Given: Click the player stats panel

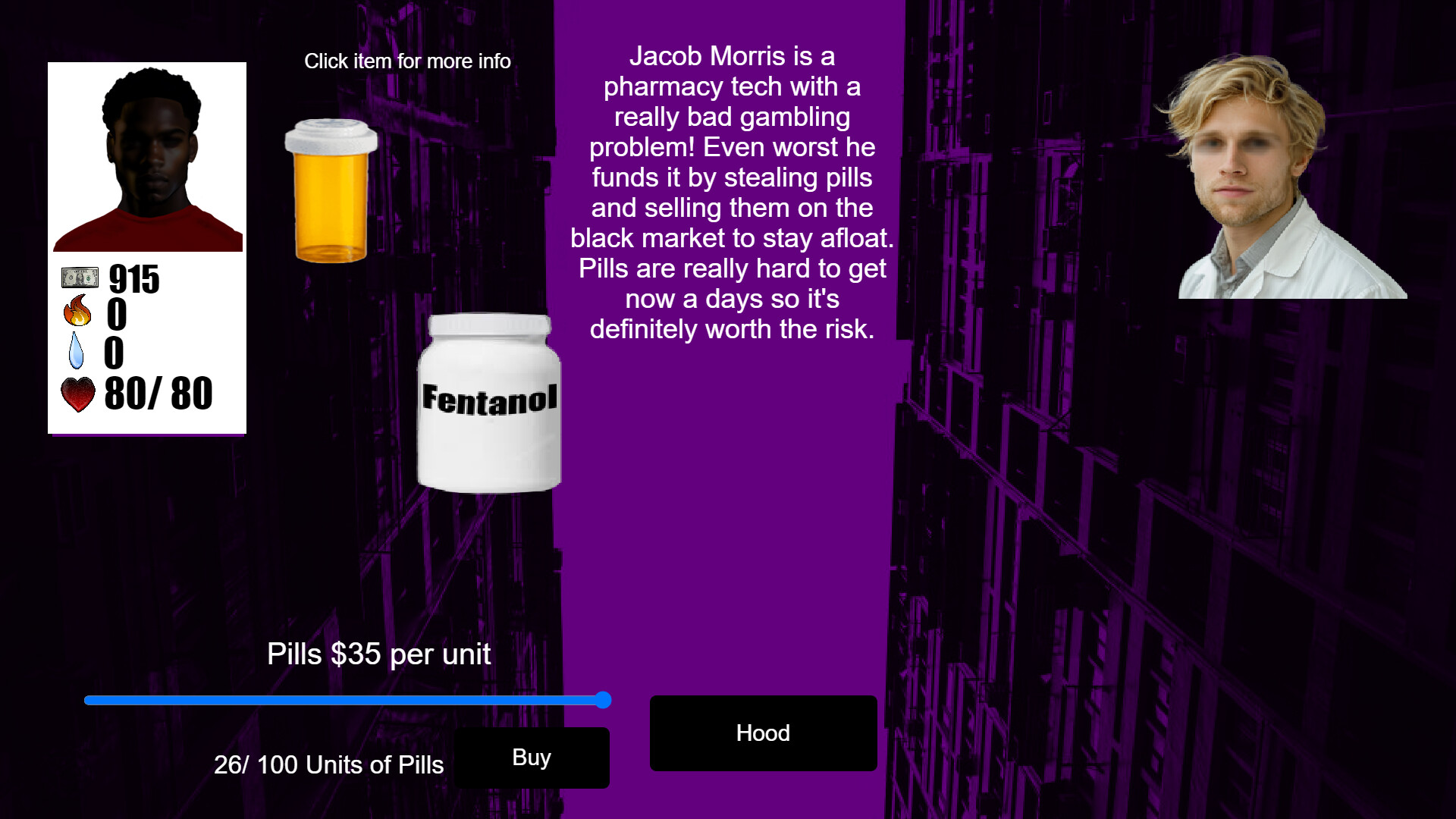Looking at the screenshot, I should (x=147, y=334).
